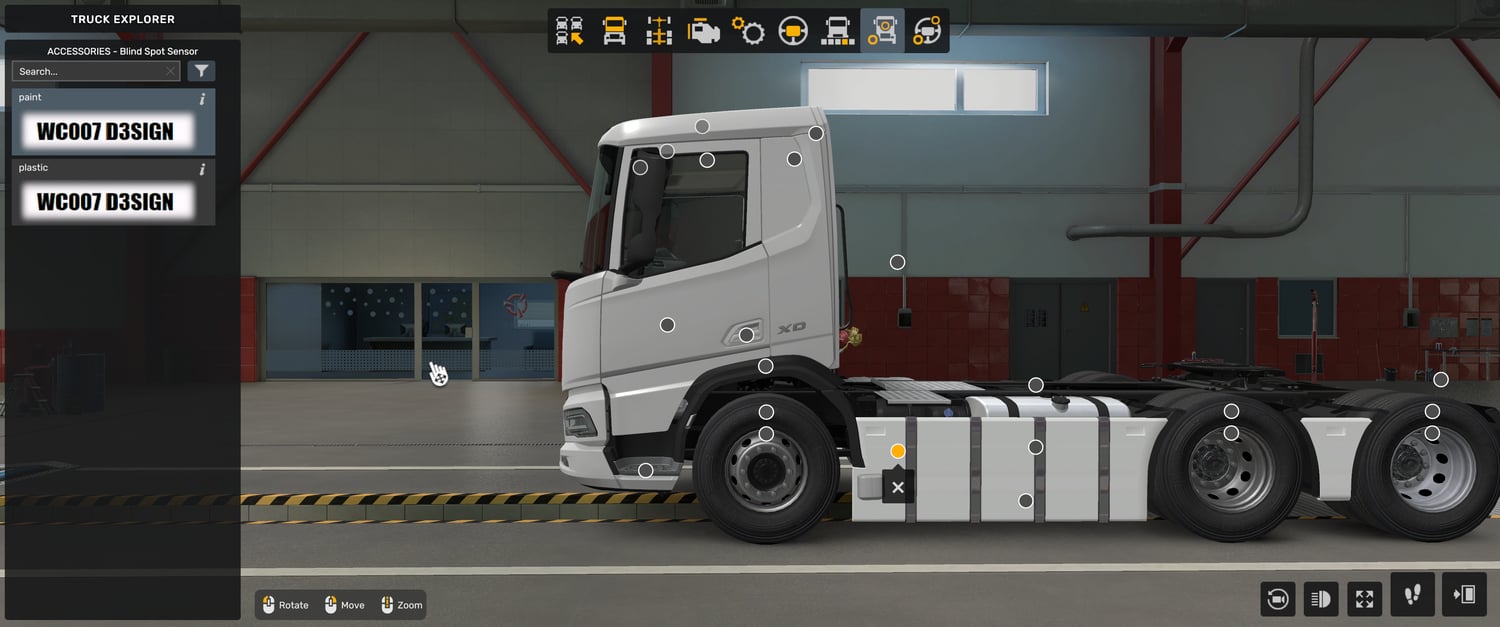Show info for the plastic accessory
Viewport: 1500px width, 627px height.
(x=202, y=169)
